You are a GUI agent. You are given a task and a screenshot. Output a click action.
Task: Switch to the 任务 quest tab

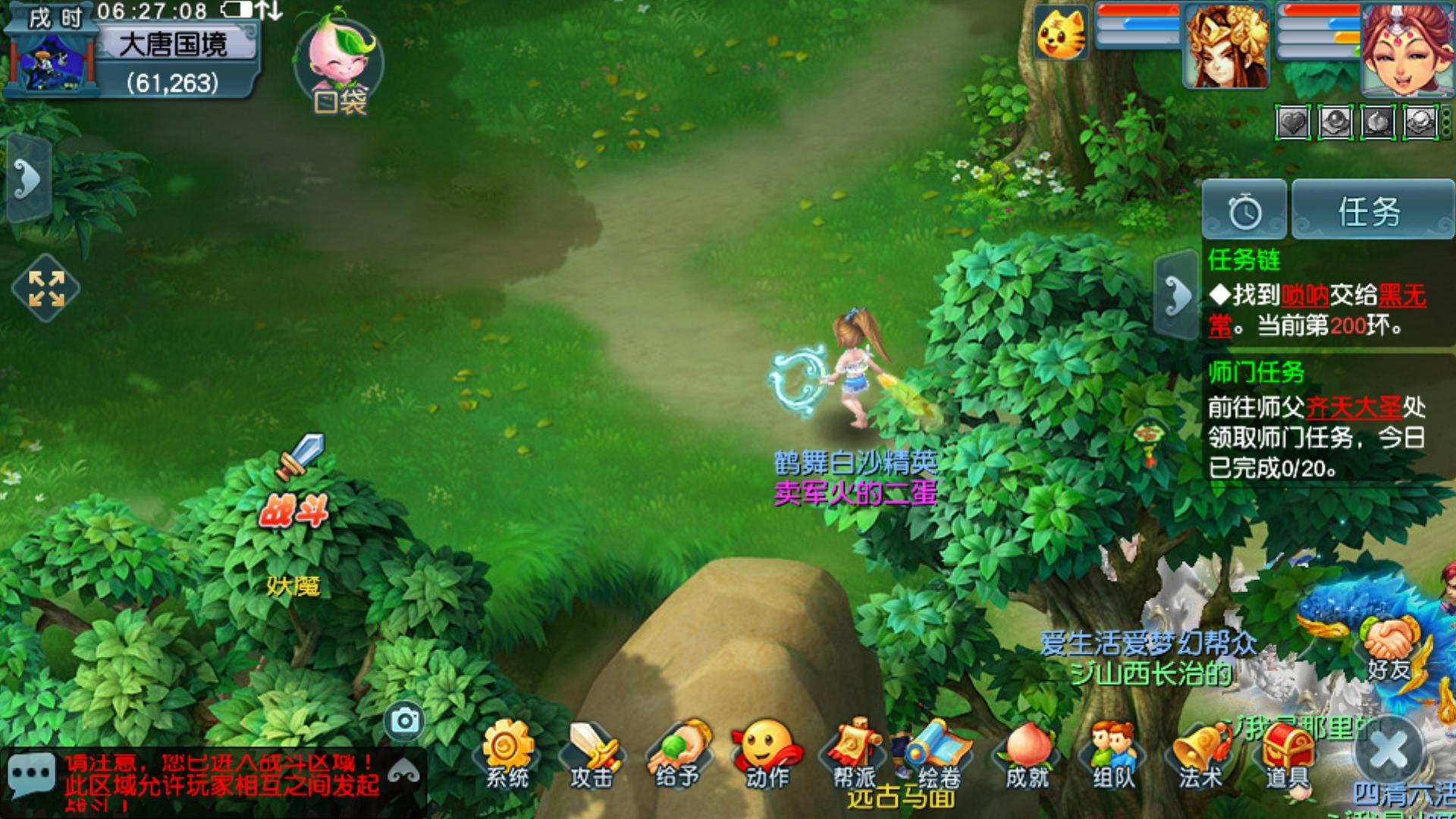coord(1371,210)
